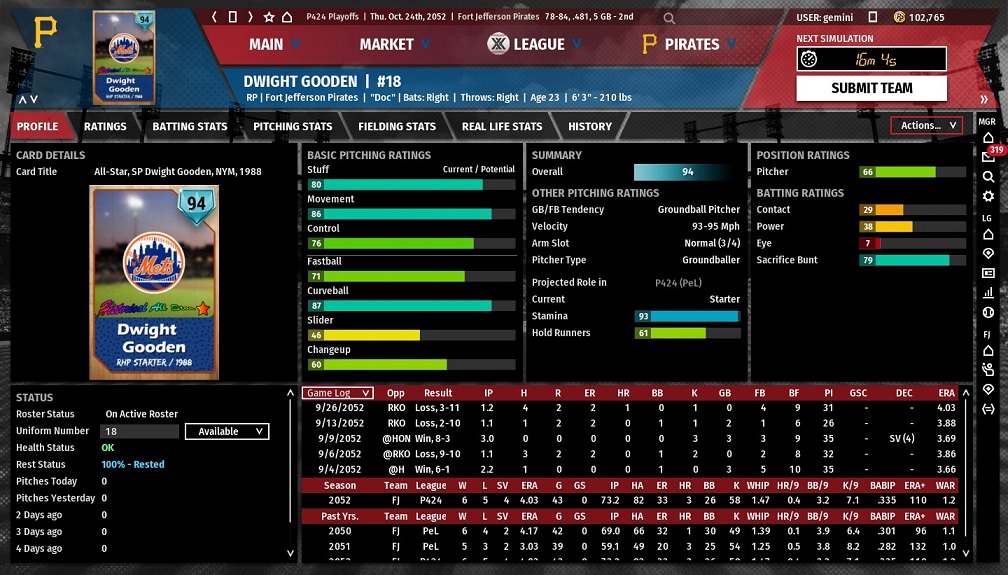Open the Available status dropdown
Viewport: 1008px width, 575px height.
(227, 432)
